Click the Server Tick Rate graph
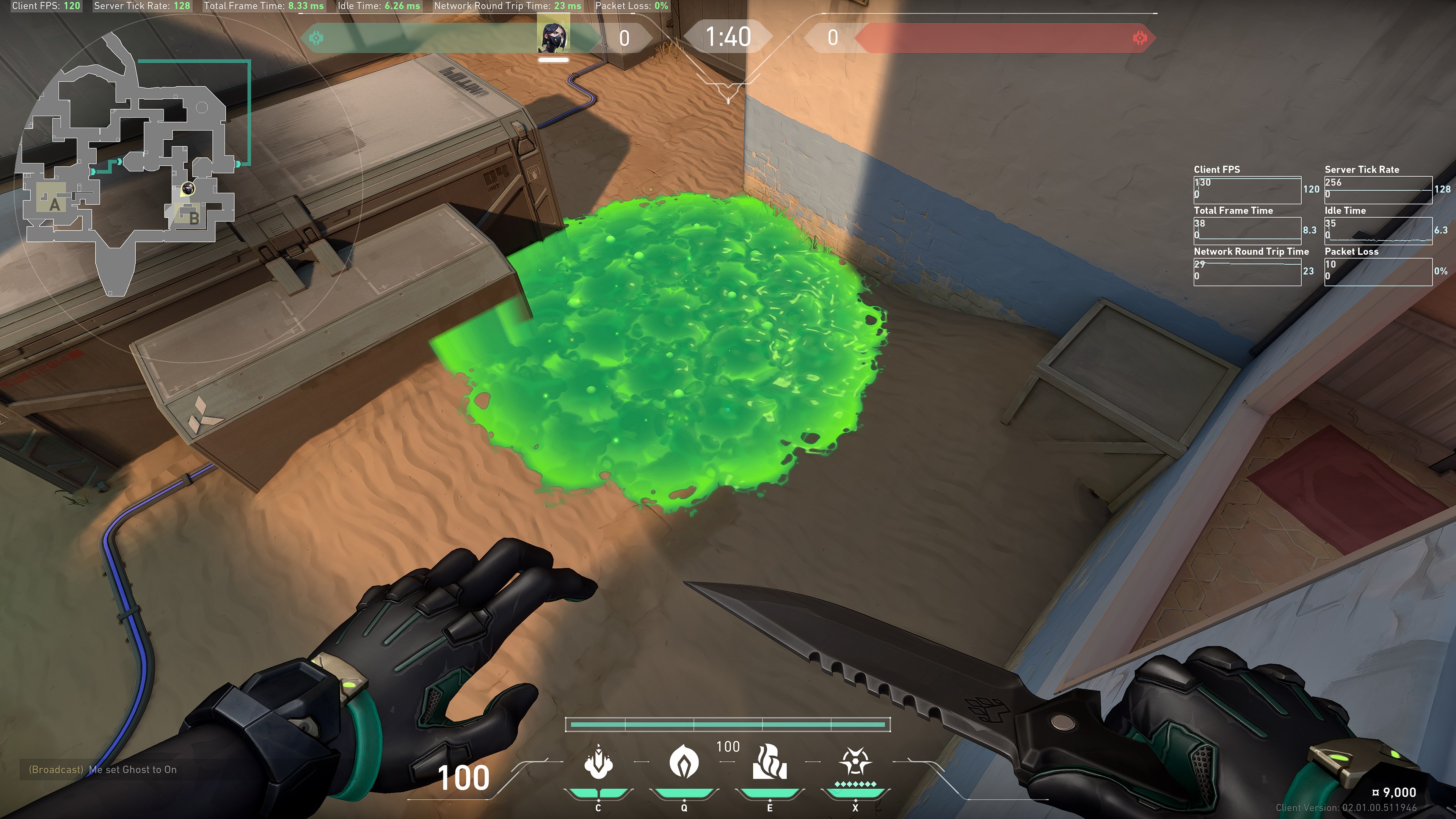This screenshot has height=819, width=1456. [1378, 189]
